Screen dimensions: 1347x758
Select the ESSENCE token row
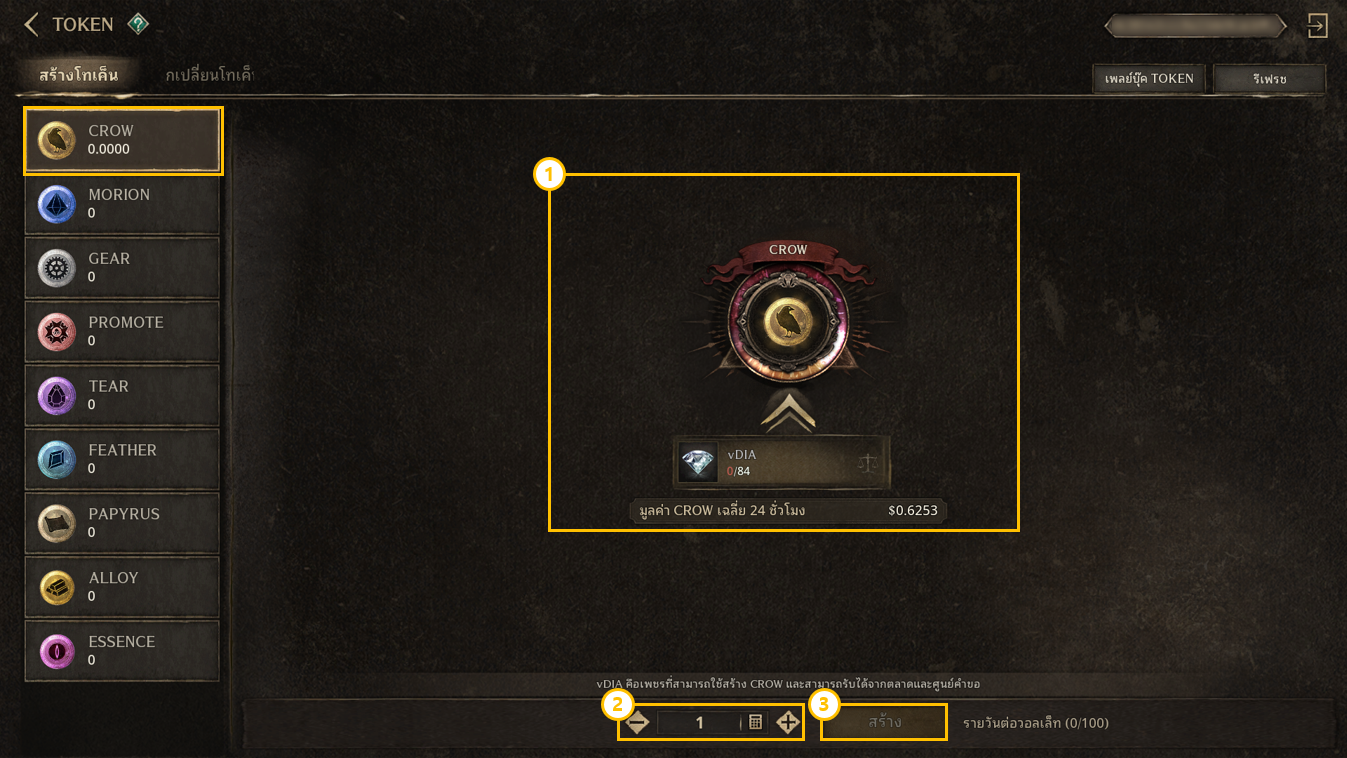pos(122,652)
